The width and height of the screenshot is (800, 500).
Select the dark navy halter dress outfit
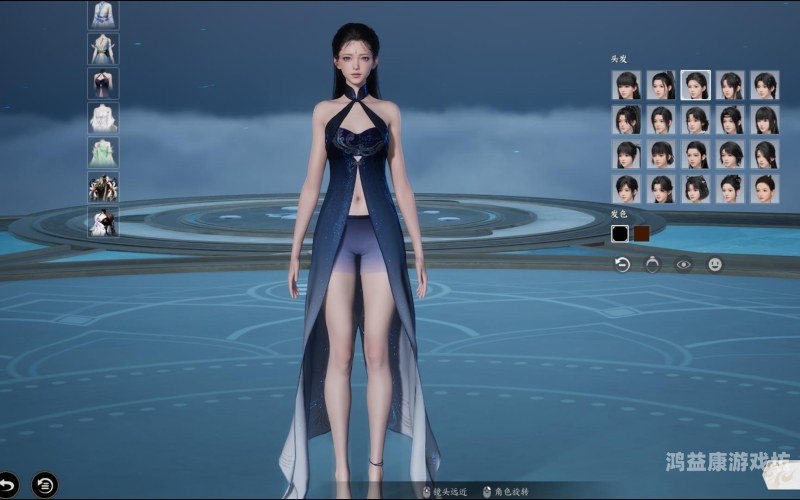click(103, 83)
